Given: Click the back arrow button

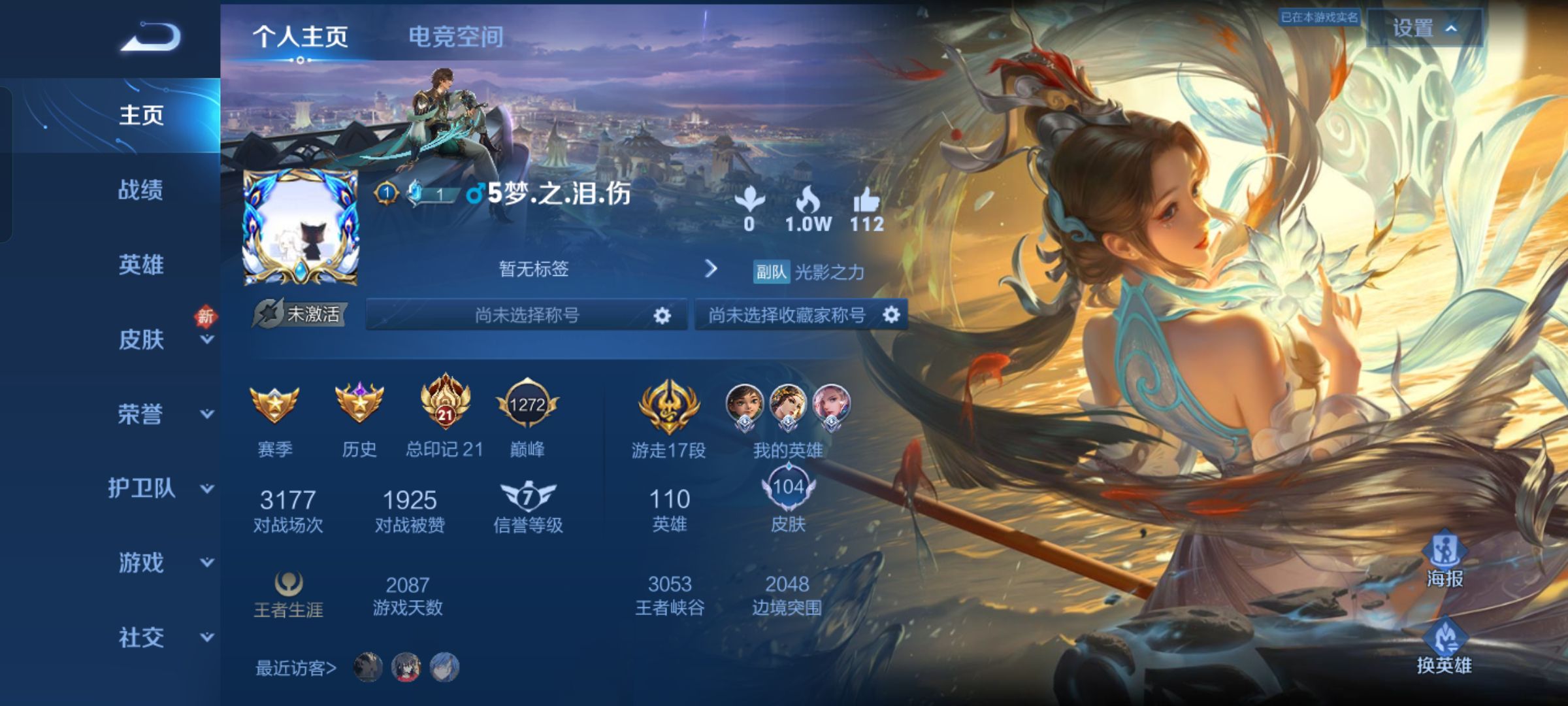Looking at the screenshot, I should [x=151, y=37].
